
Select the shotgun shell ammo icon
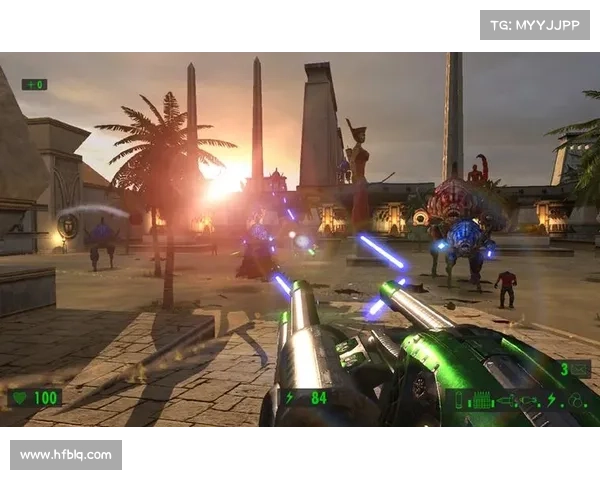(x=460, y=399)
